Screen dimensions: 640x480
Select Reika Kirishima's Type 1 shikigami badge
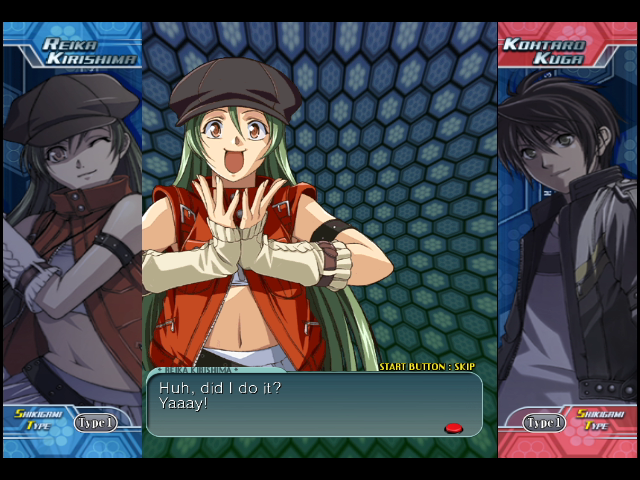click(x=95, y=423)
